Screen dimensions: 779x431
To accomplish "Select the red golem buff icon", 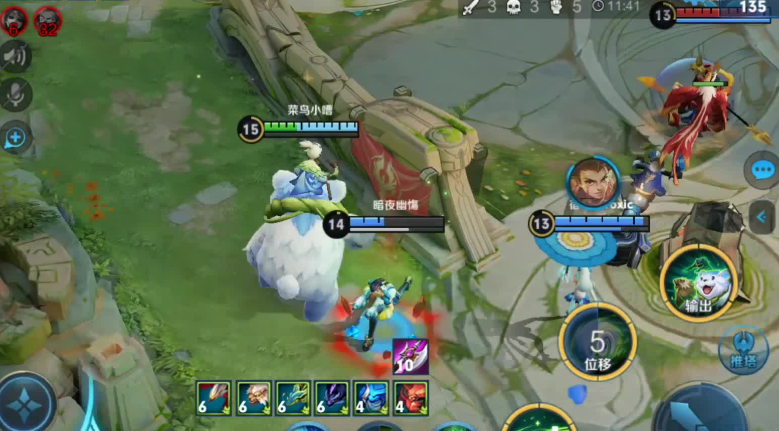I will 410,397.
